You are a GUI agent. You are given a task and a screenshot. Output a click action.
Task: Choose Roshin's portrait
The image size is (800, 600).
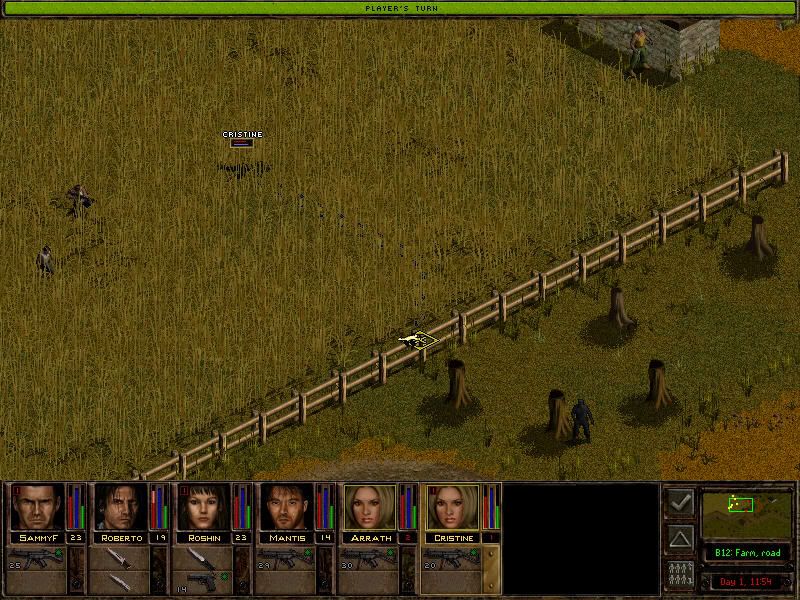coord(204,508)
